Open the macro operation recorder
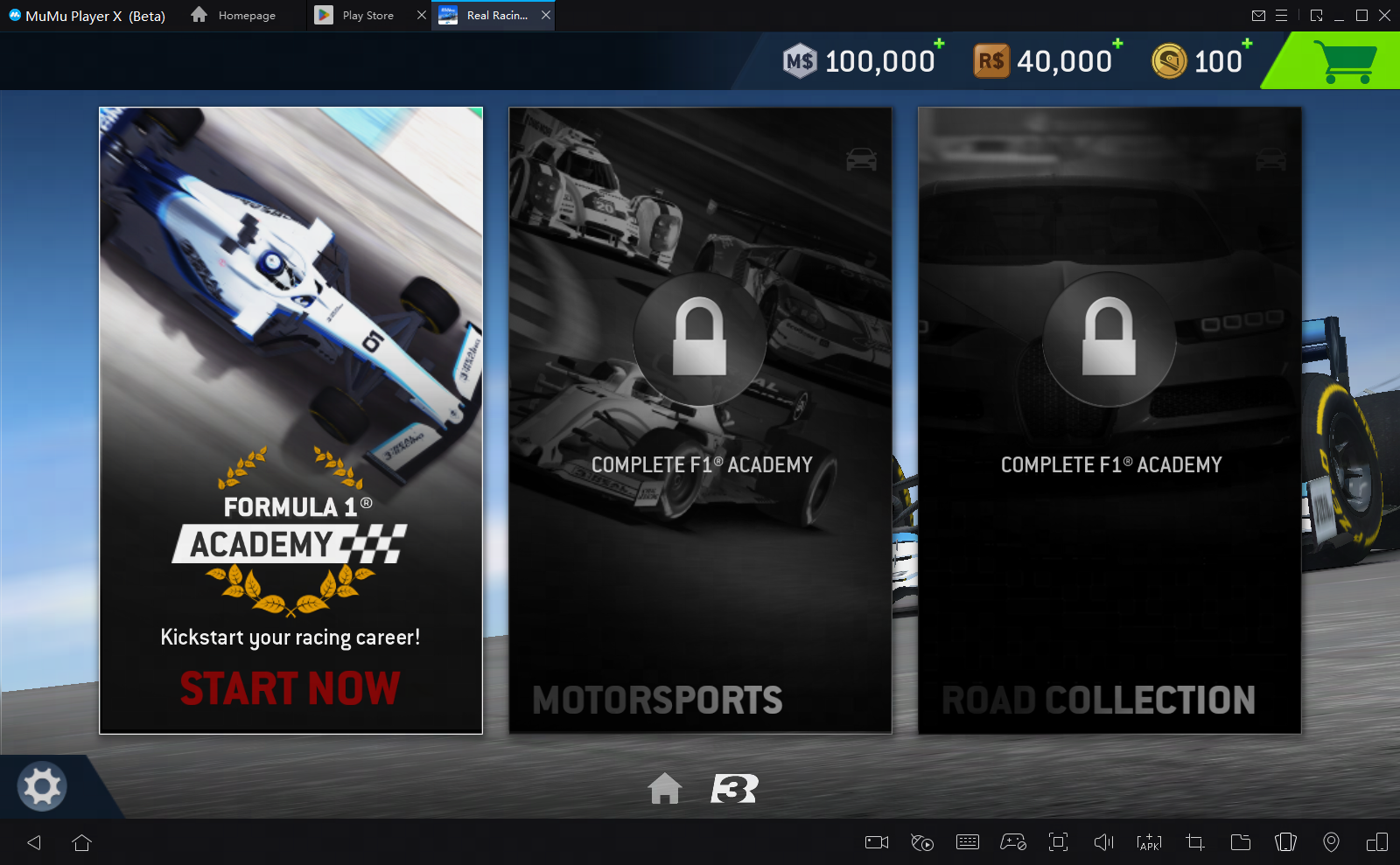 pyautogui.click(x=921, y=842)
